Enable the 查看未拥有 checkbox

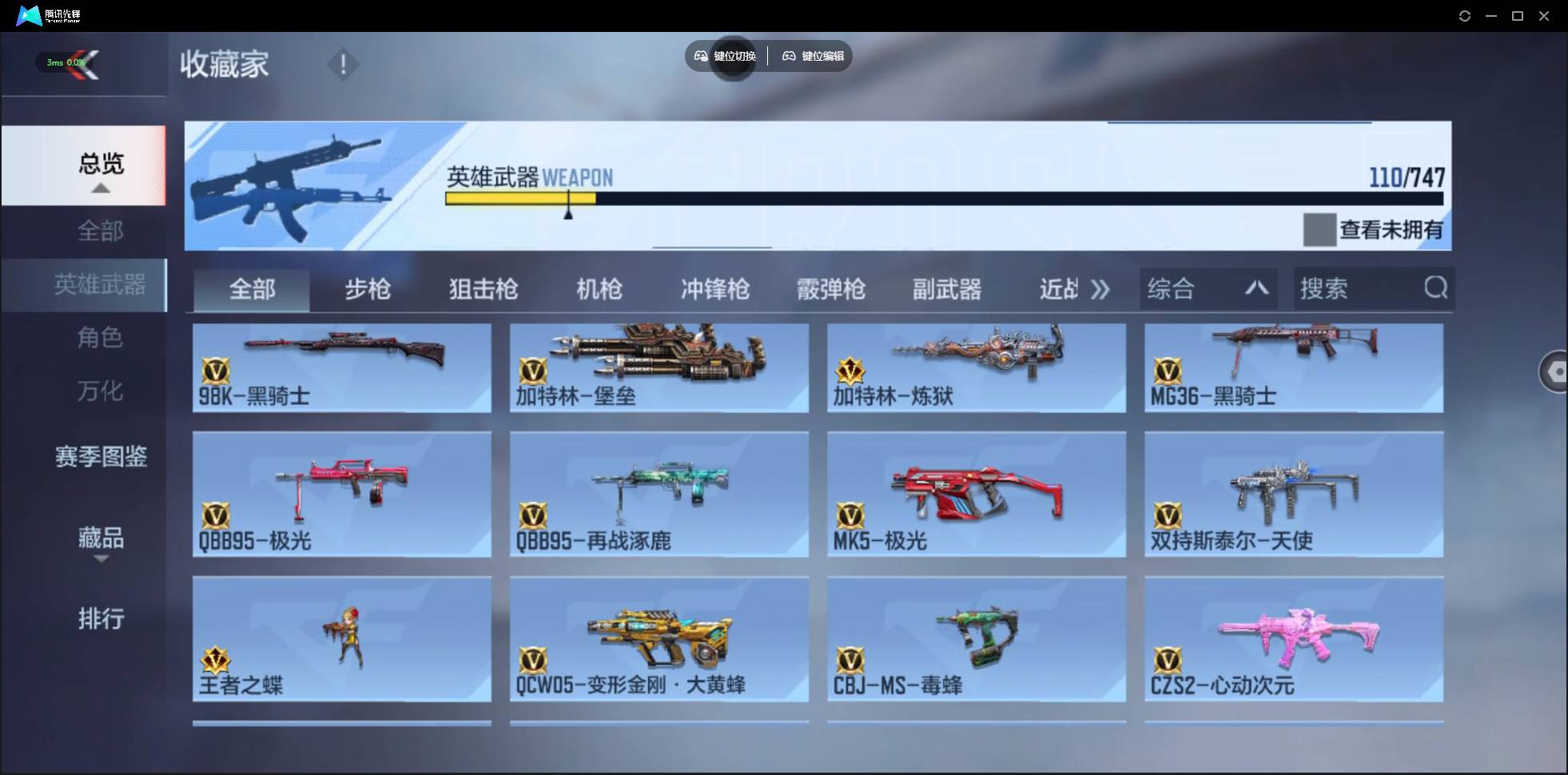1321,230
